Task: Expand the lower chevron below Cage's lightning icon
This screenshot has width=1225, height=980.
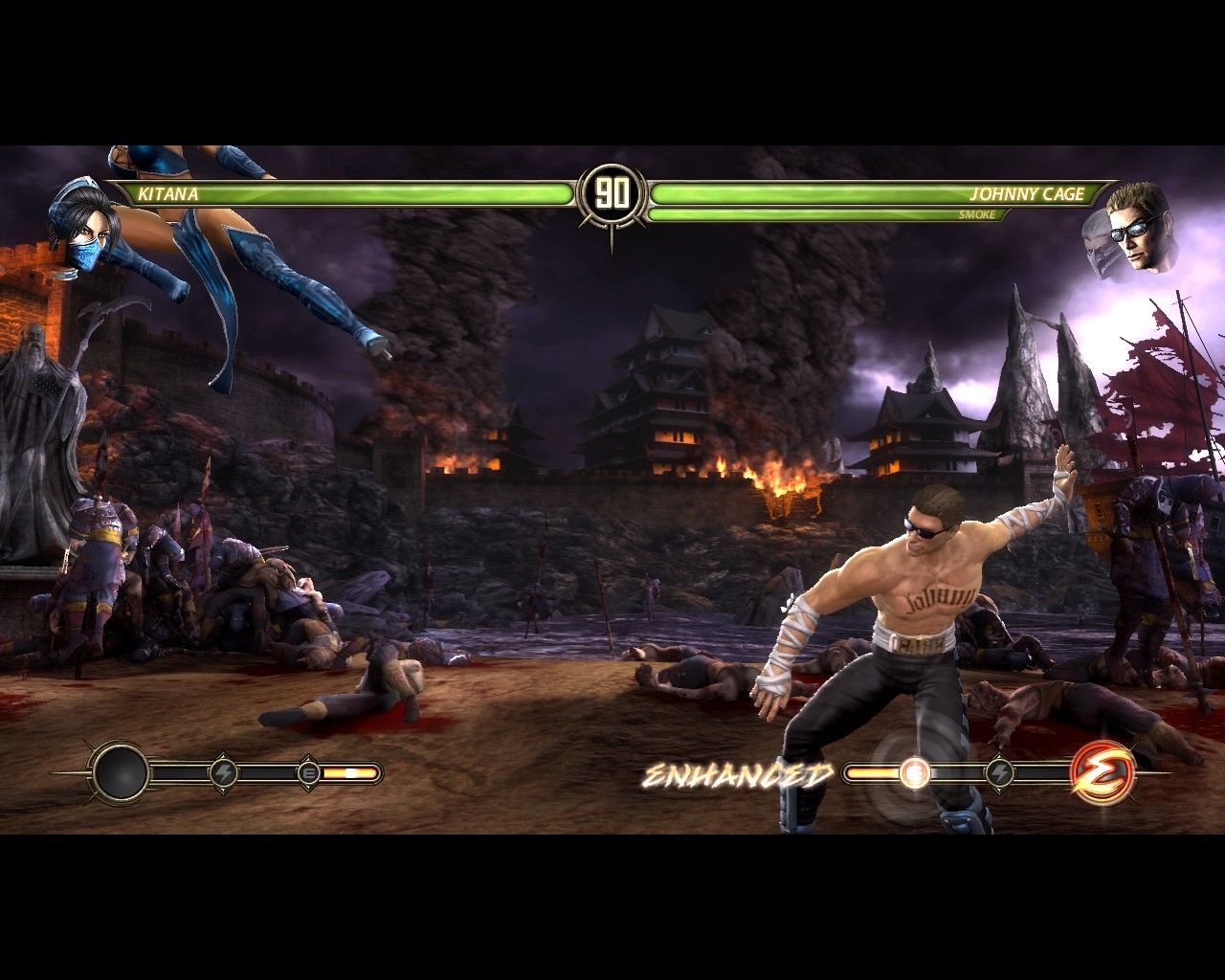Action: tap(1001, 792)
